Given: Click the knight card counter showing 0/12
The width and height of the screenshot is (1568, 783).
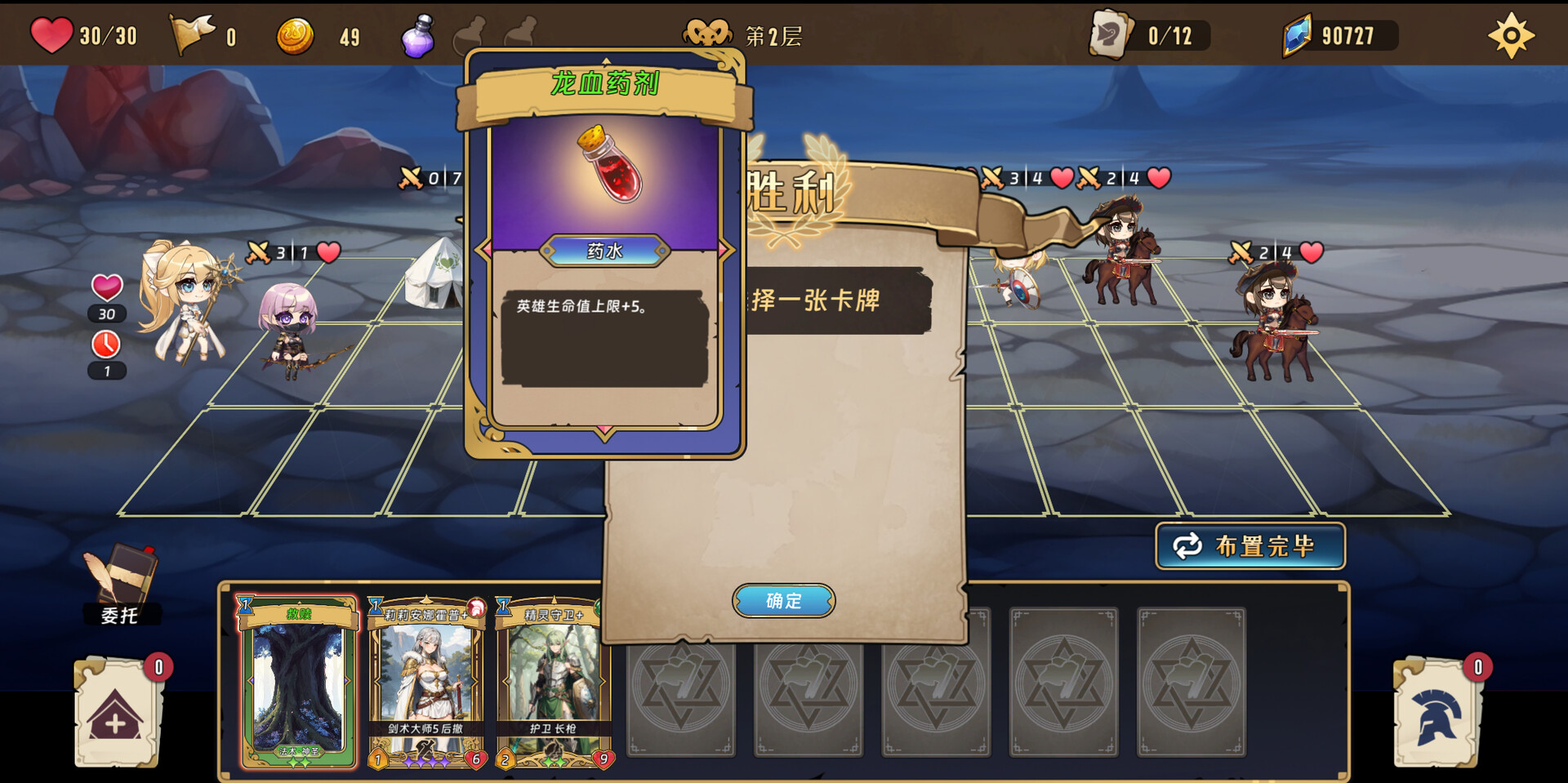Looking at the screenshot, I should coord(1109,33).
